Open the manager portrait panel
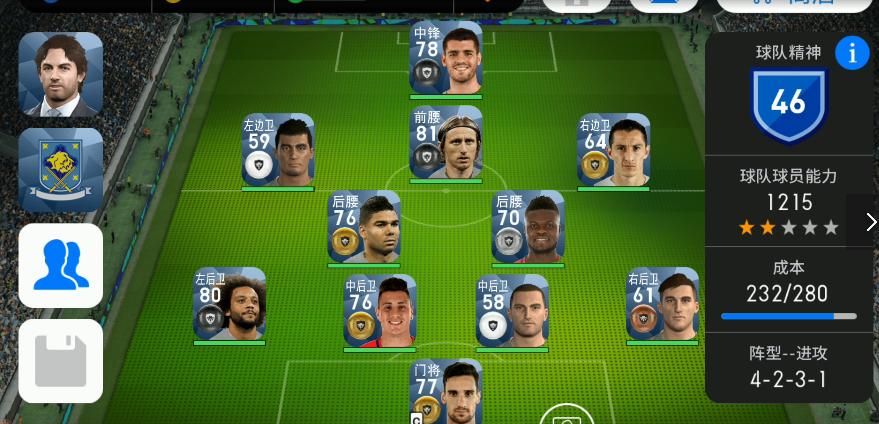This screenshot has height=424, width=879. 60,74
